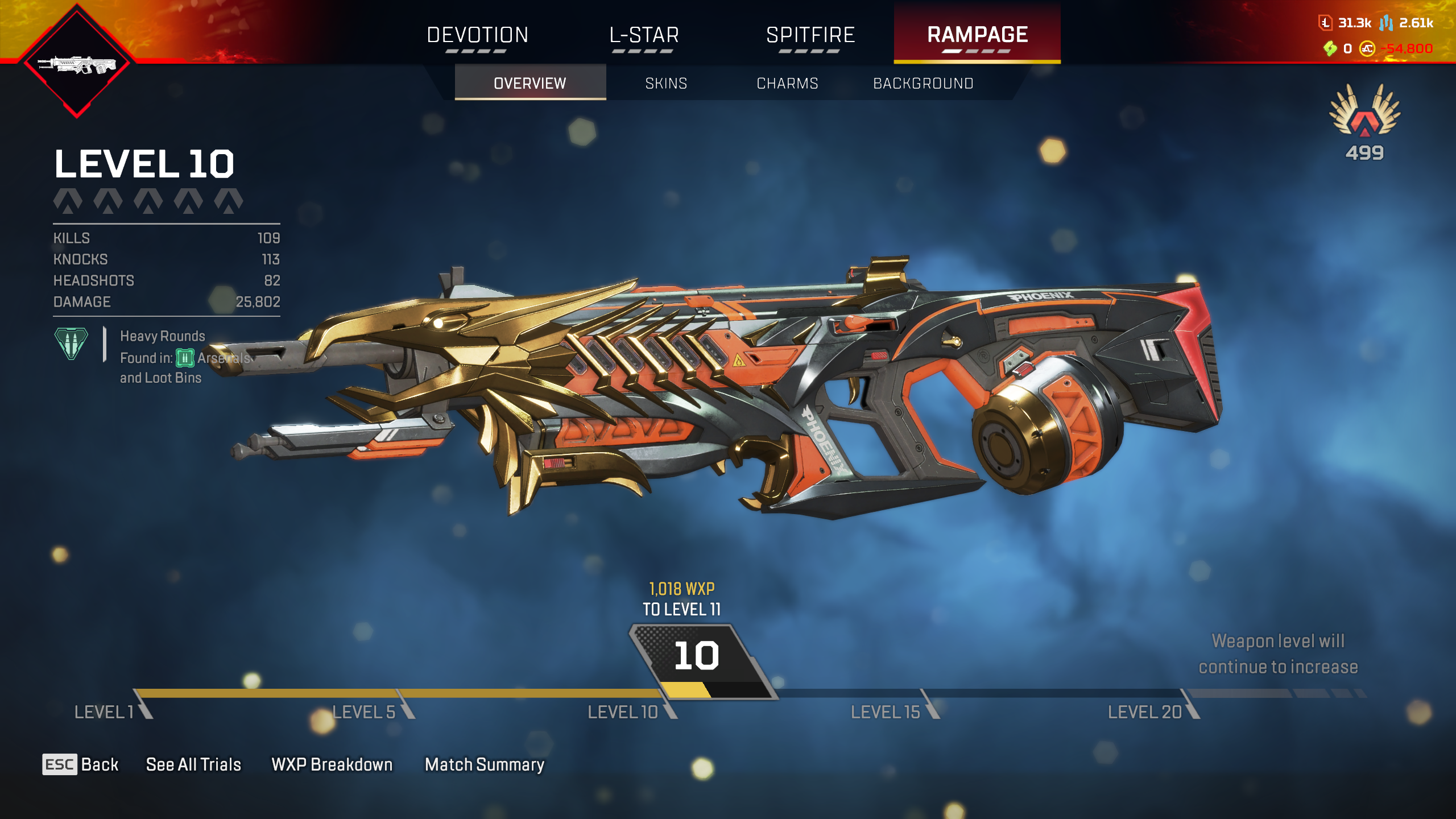Select the L-Star weapon tab
The height and width of the screenshot is (819, 1456).
point(644,35)
